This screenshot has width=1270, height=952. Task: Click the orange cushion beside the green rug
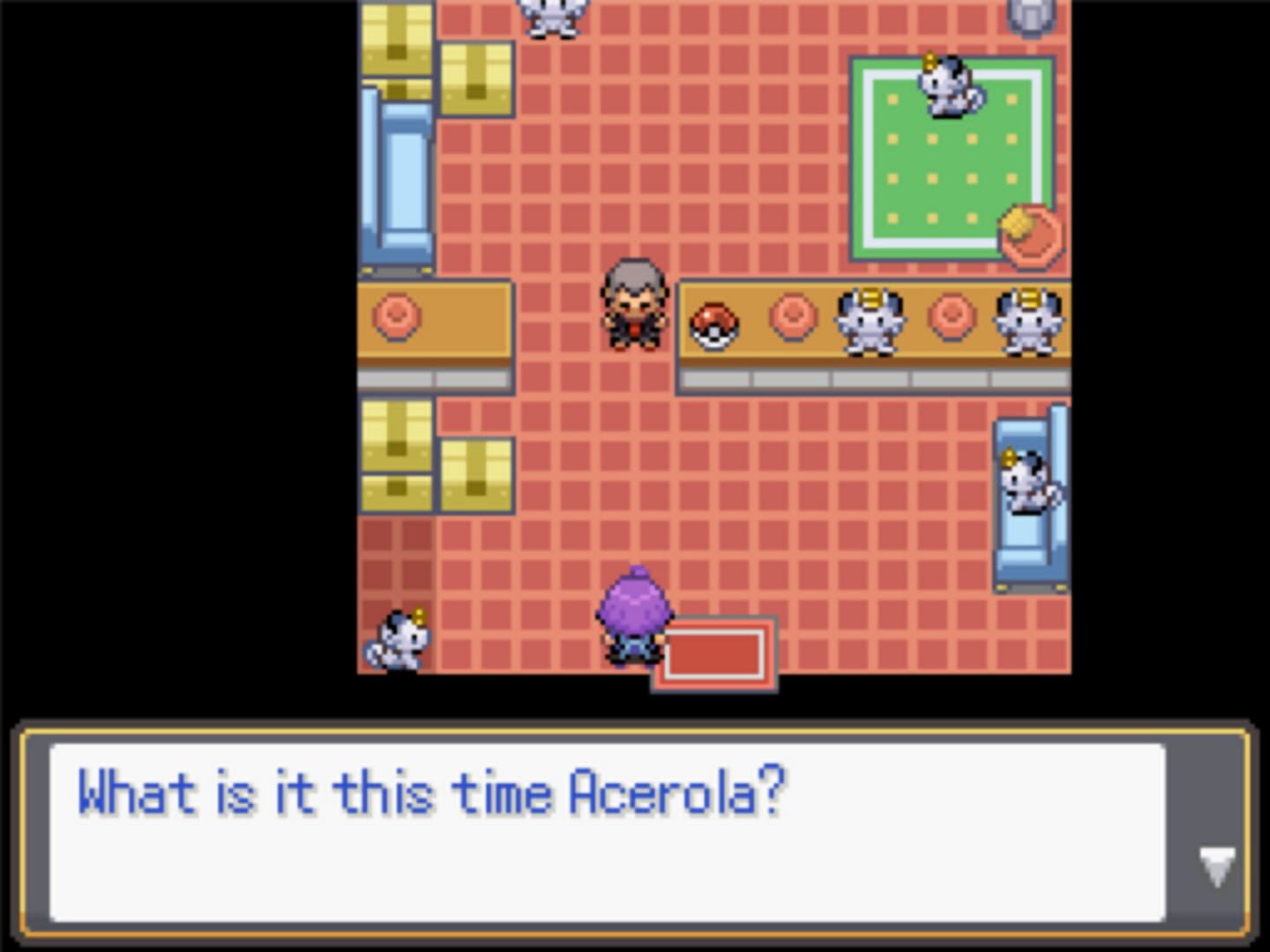click(x=1030, y=234)
